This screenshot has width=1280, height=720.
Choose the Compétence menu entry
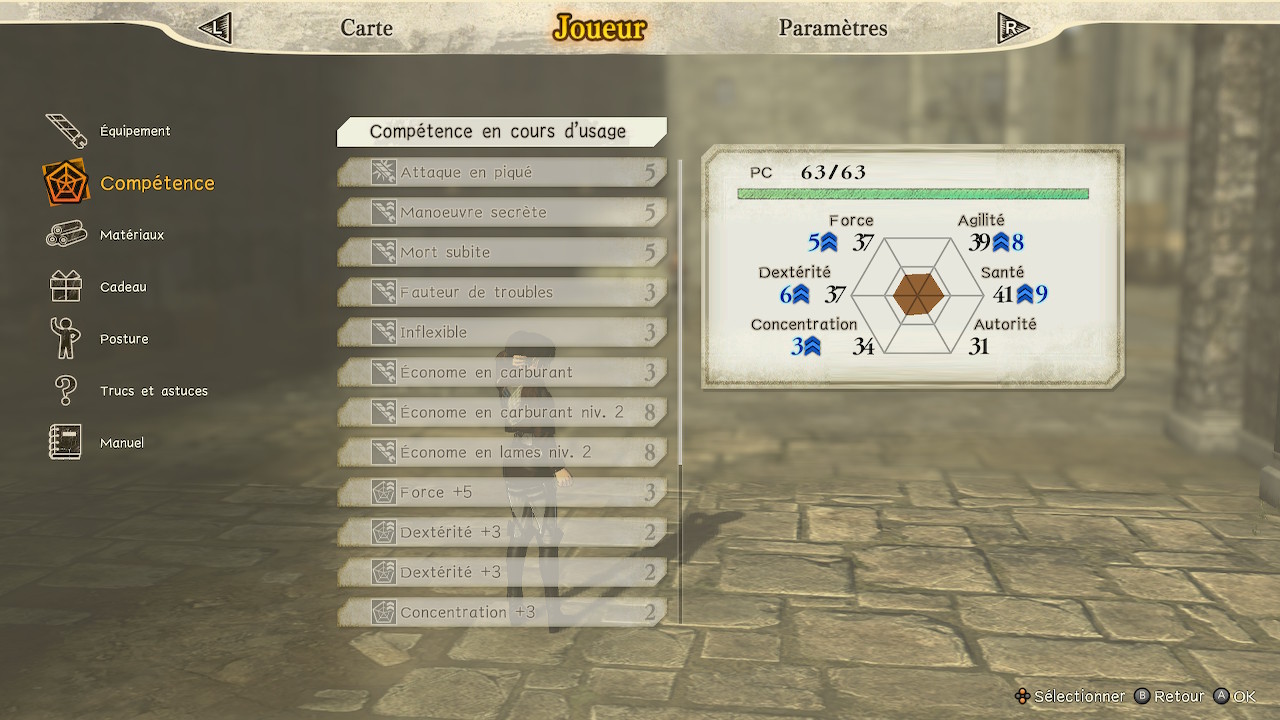156,183
